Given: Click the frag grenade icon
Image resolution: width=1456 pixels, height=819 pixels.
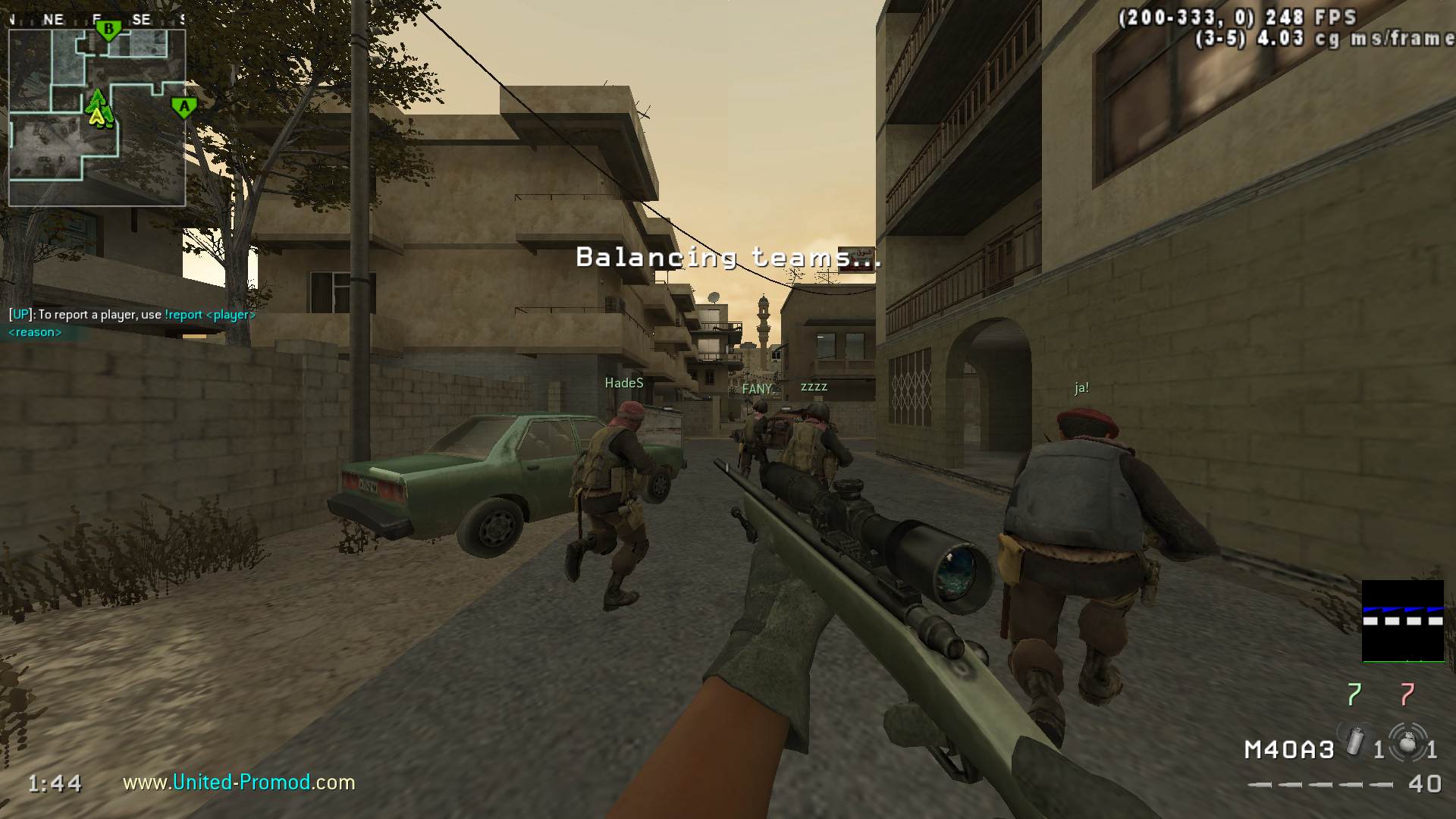Looking at the screenshot, I should coord(1407,742).
